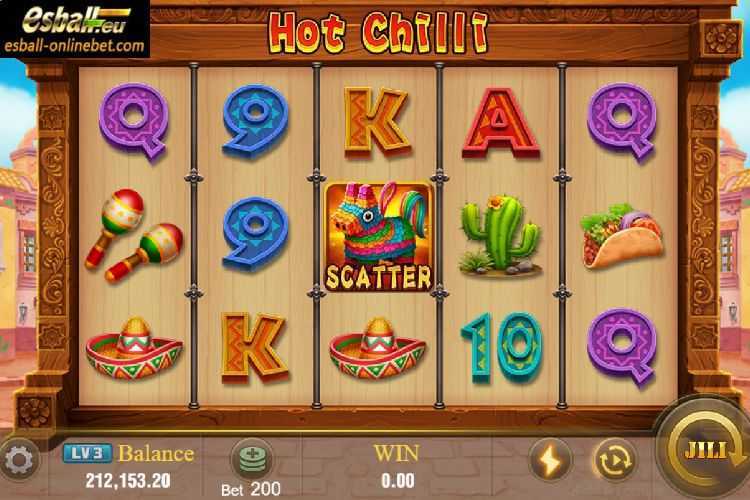Adjust the bet with the chips button
This screenshot has height=500, width=750.
tap(250, 459)
